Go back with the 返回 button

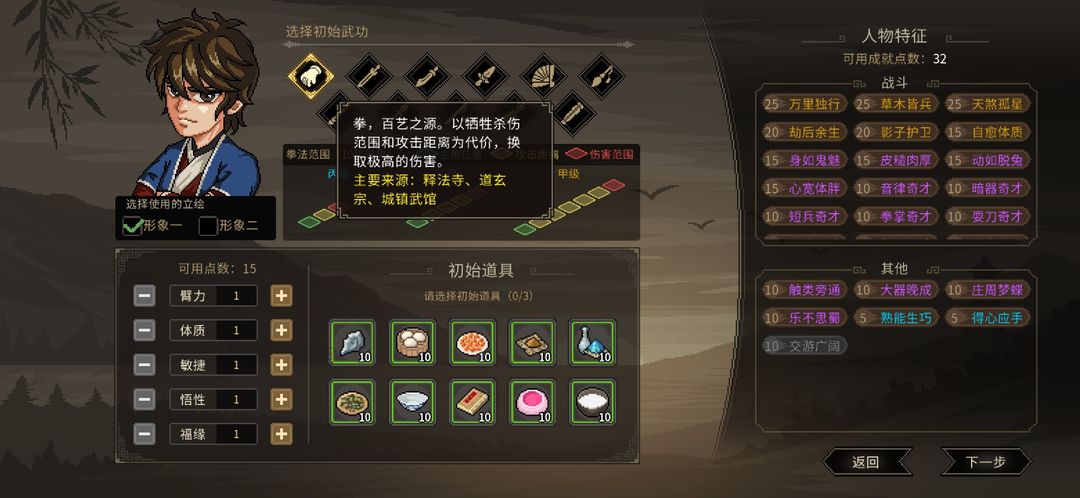[866, 461]
